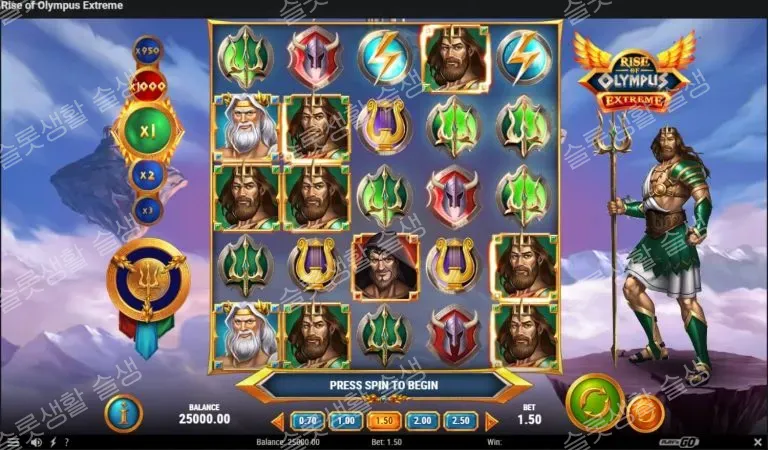
Task: Set the bet to 2.00
Action: [421, 421]
